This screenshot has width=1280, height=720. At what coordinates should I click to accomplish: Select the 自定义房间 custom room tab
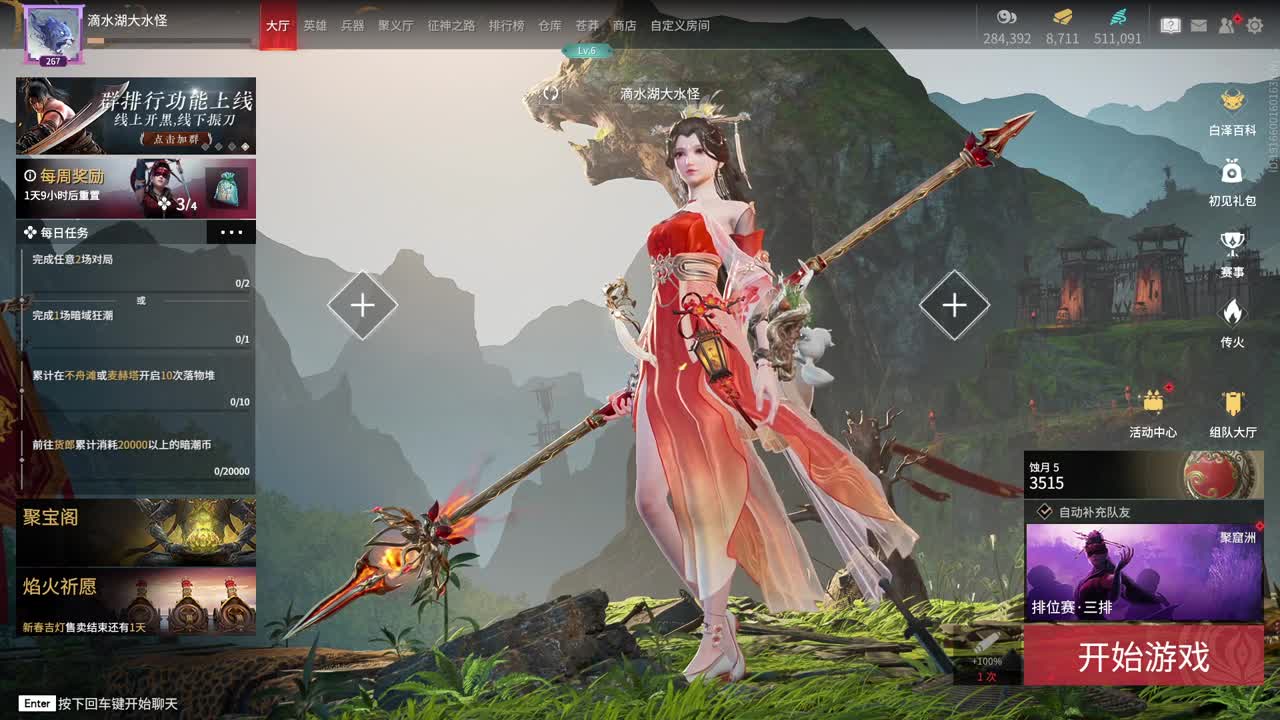(x=680, y=25)
